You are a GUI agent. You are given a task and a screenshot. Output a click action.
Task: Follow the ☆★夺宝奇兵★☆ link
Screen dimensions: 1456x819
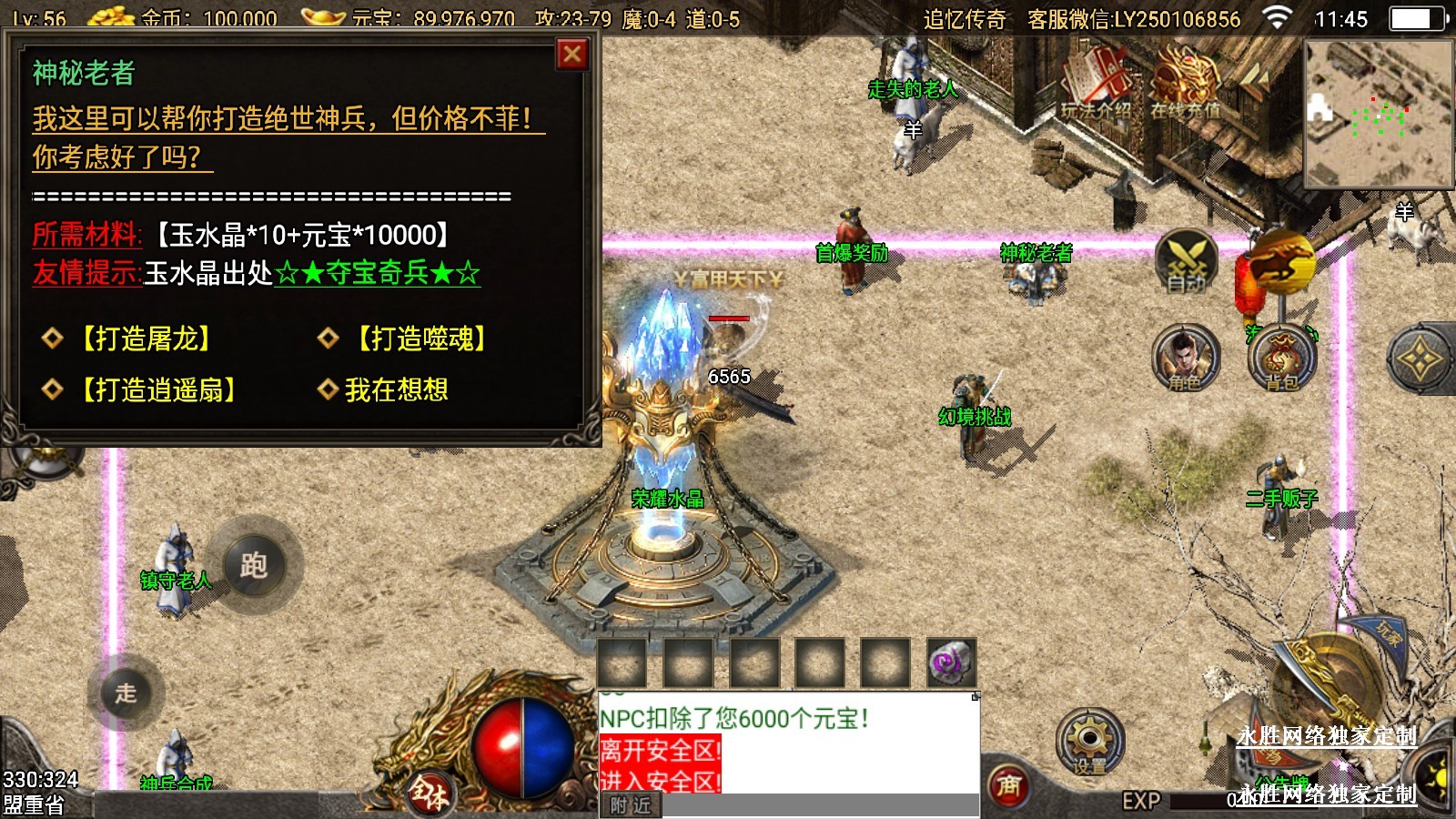coord(377,273)
